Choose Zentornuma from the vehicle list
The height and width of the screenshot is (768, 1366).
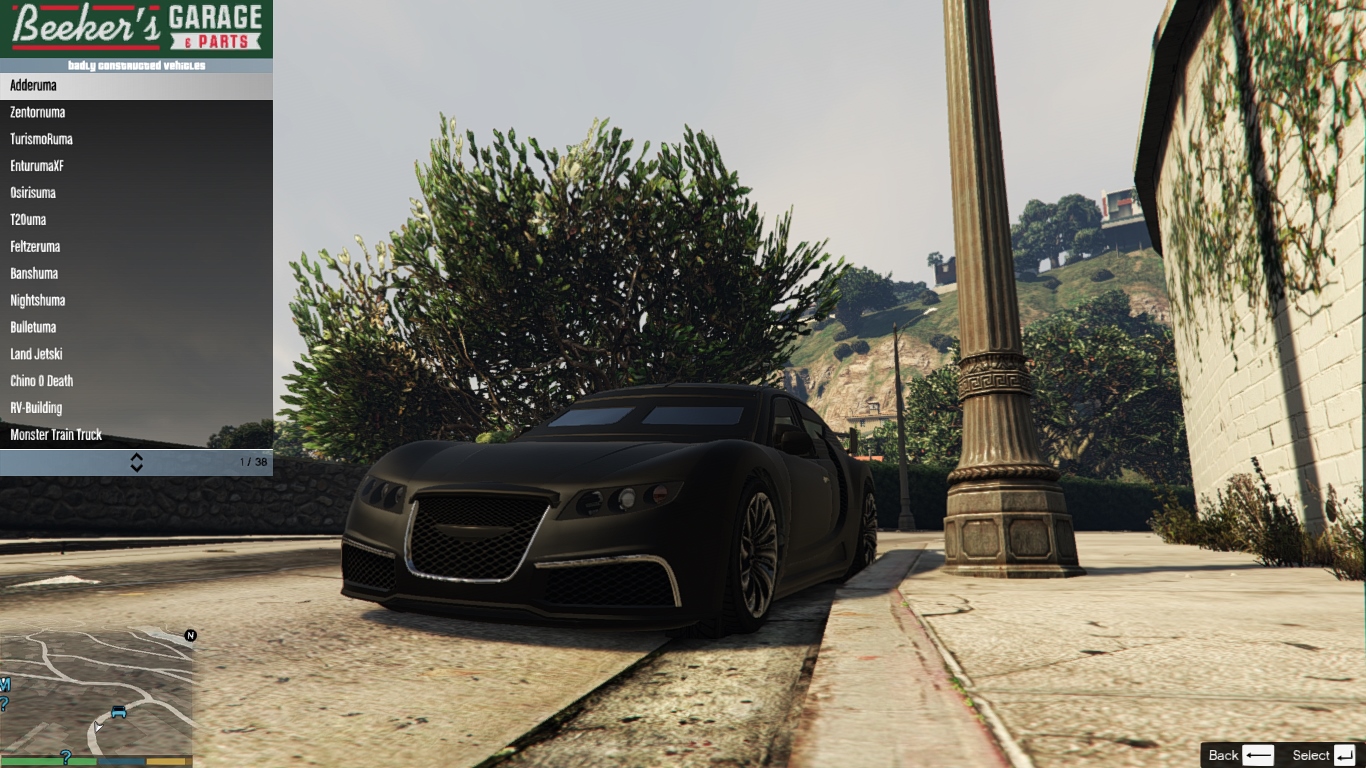(x=136, y=113)
